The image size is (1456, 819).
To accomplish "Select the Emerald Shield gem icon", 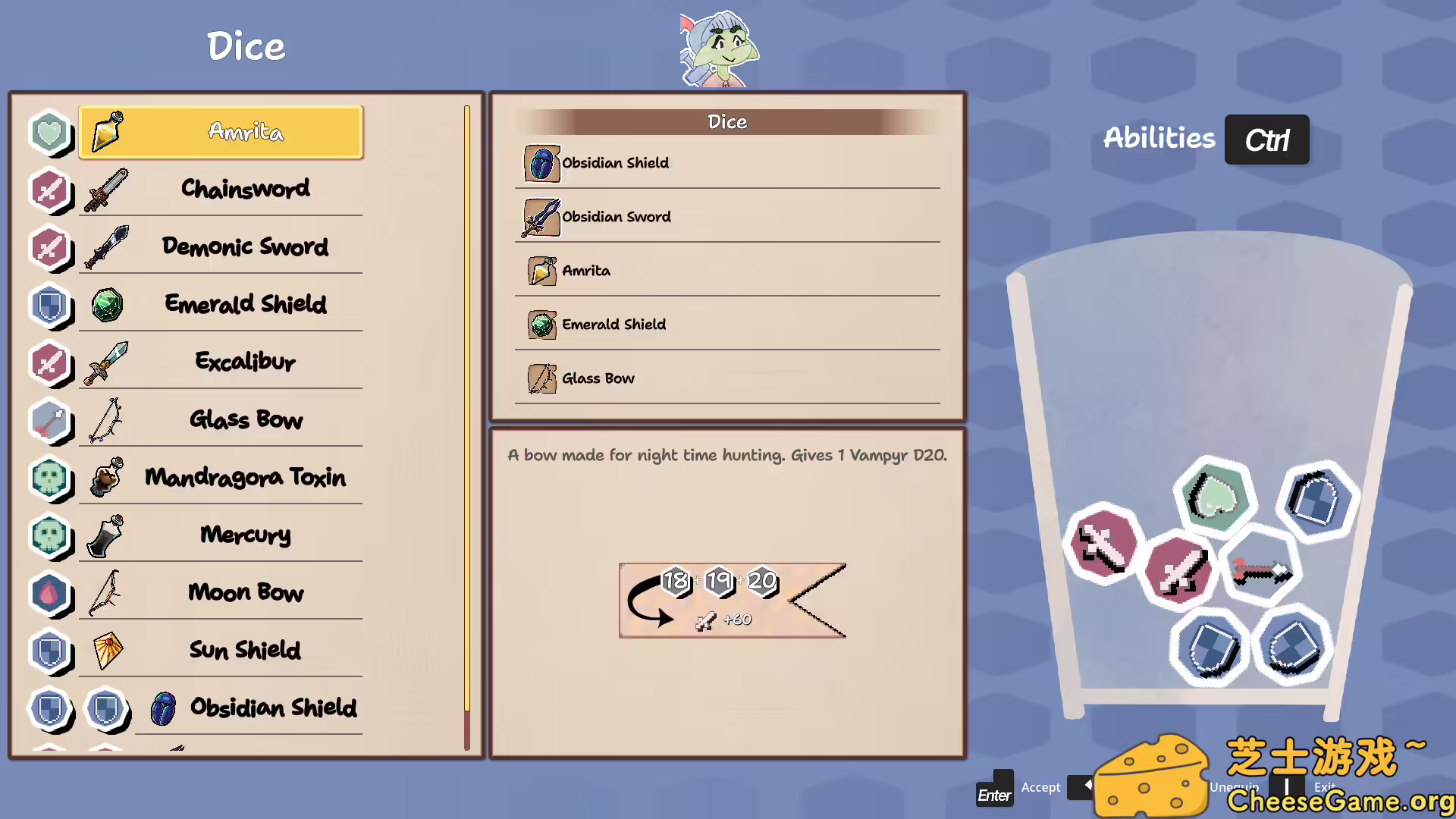I will tap(106, 306).
